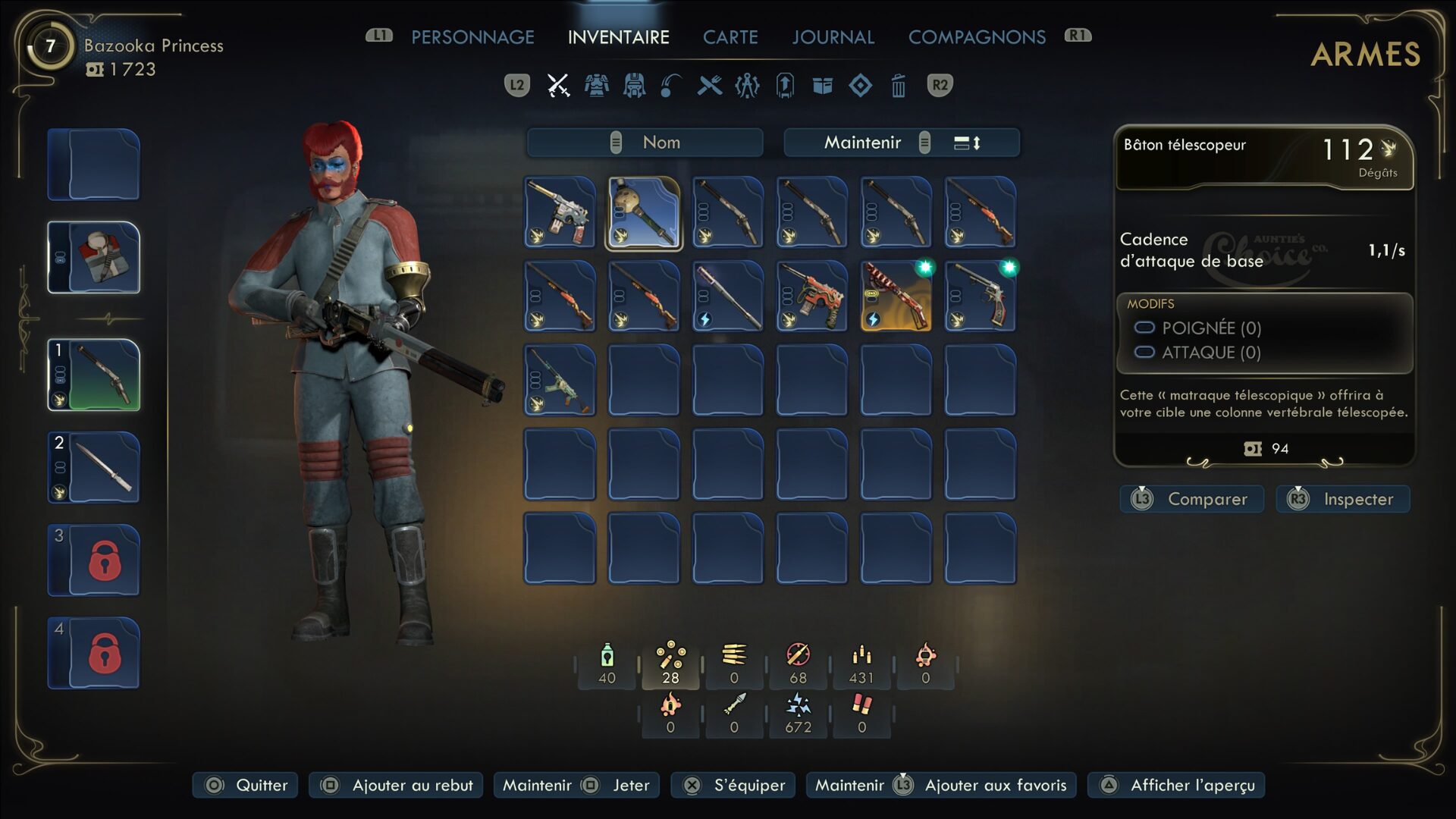This screenshot has width=1456, height=819.
Task: Equip the item with S'équiper
Action: (733, 785)
